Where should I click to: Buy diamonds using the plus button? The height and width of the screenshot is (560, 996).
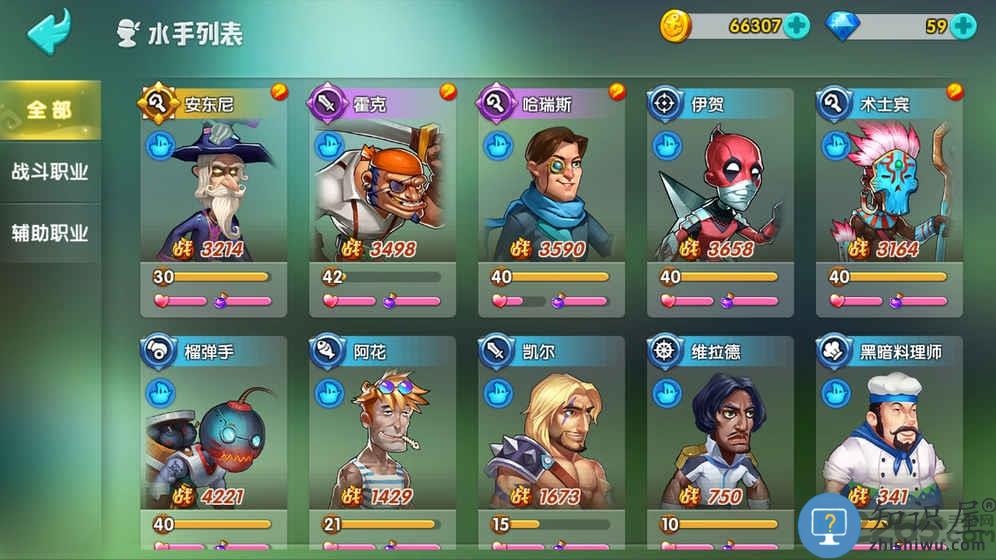963,26
